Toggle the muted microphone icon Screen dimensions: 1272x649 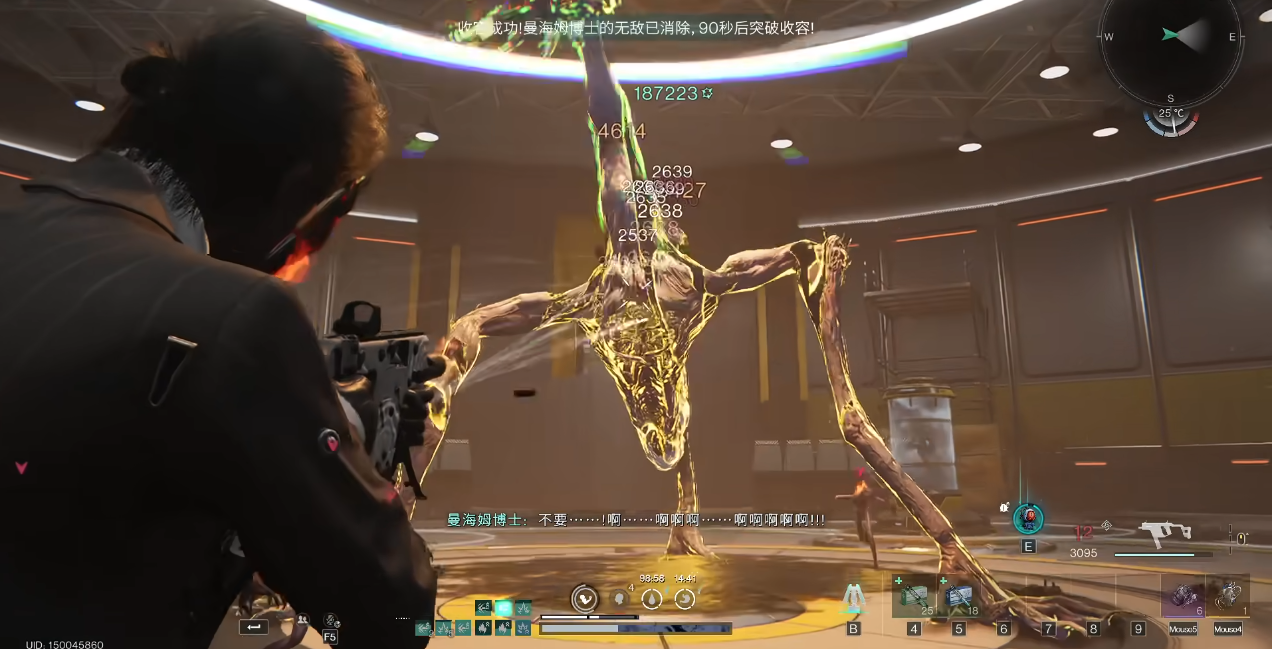pos(330,621)
